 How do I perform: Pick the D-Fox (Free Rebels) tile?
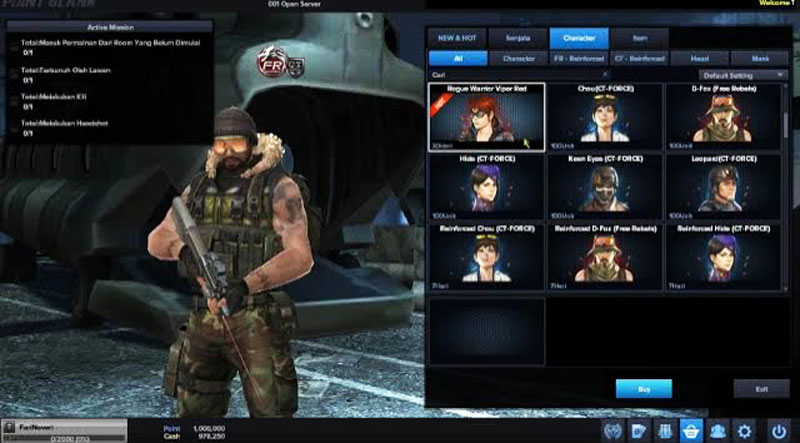(723, 116)
